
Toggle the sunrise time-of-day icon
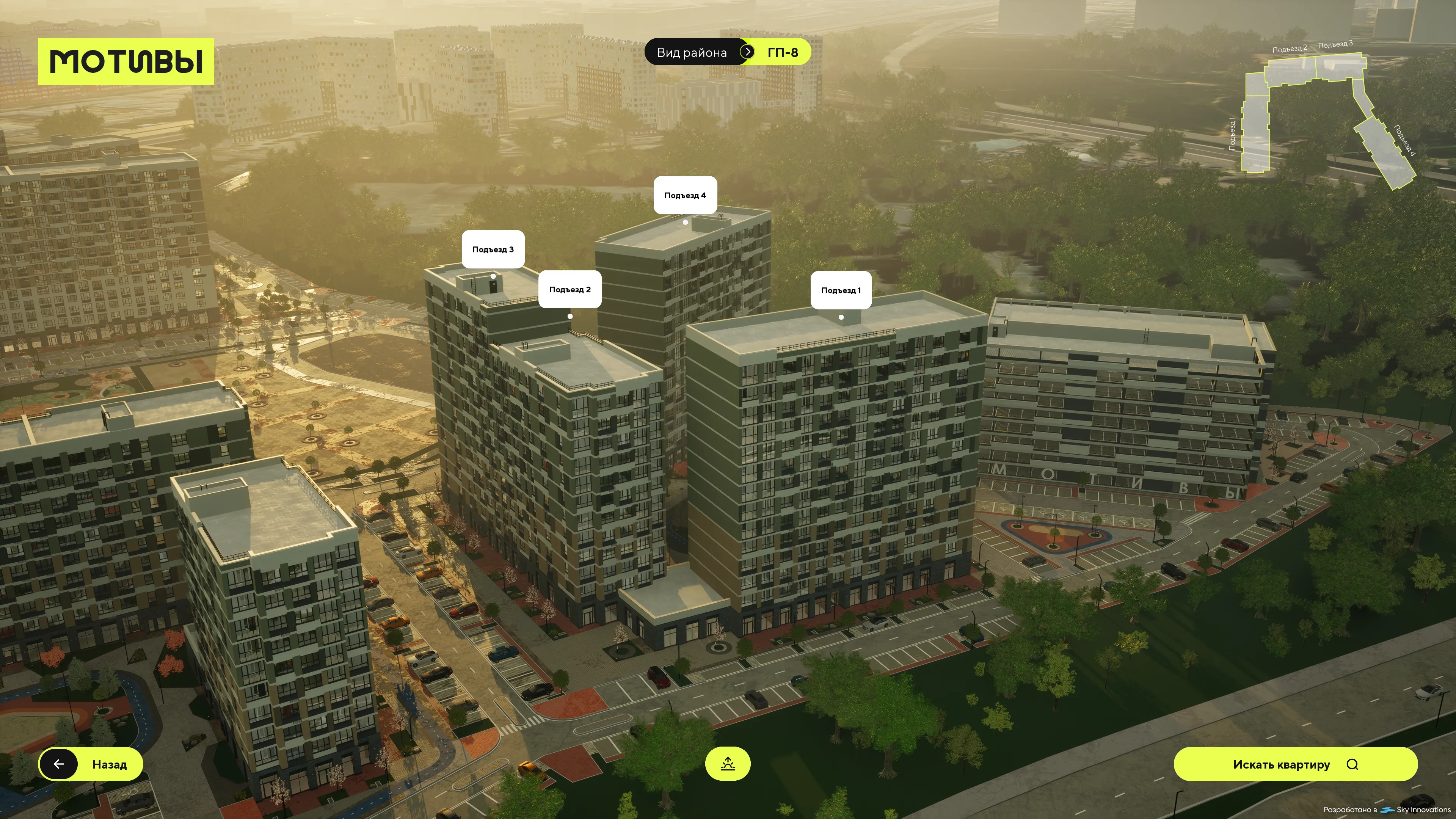[x=728, y=764]
